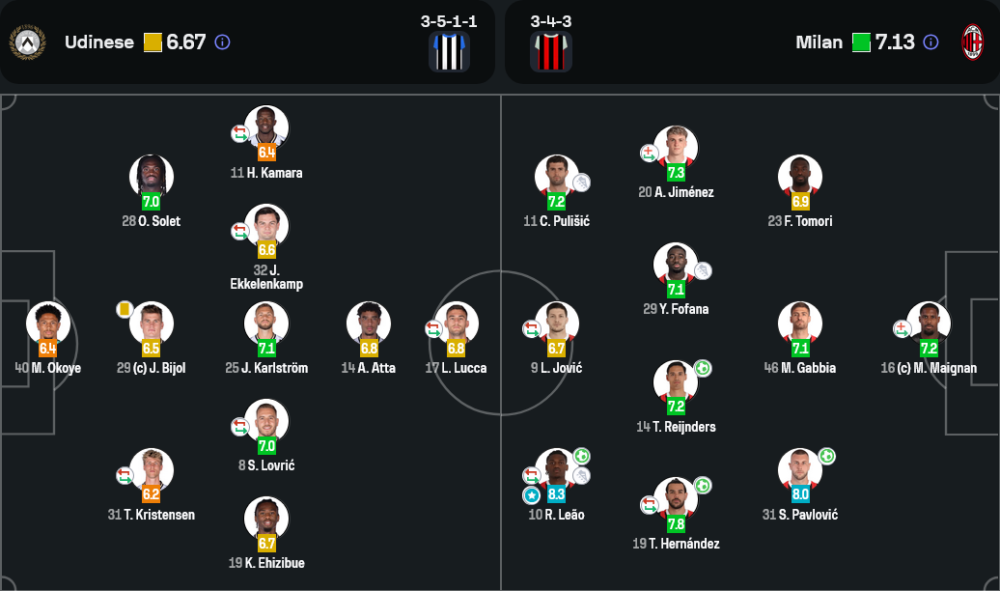Show Udinese rating info icon

[x=222, y=42]
